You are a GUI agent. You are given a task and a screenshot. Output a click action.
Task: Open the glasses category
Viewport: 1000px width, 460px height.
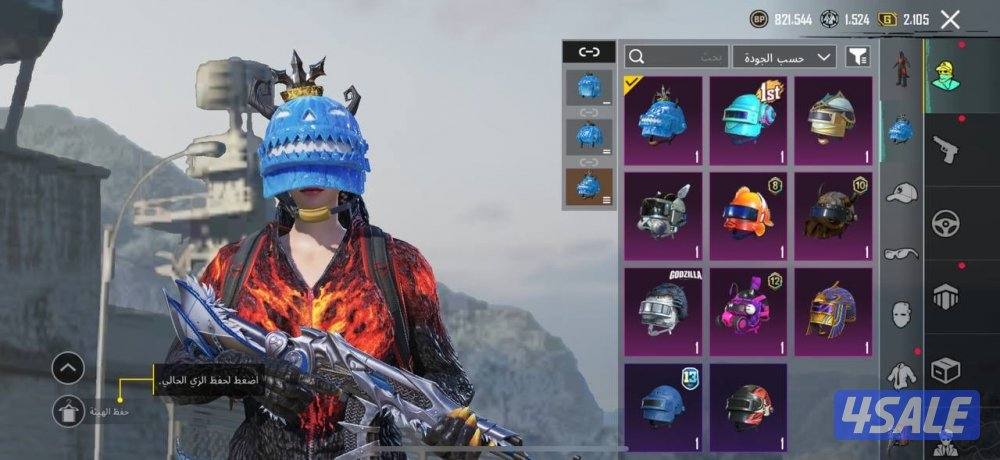(x=902, y=253)
